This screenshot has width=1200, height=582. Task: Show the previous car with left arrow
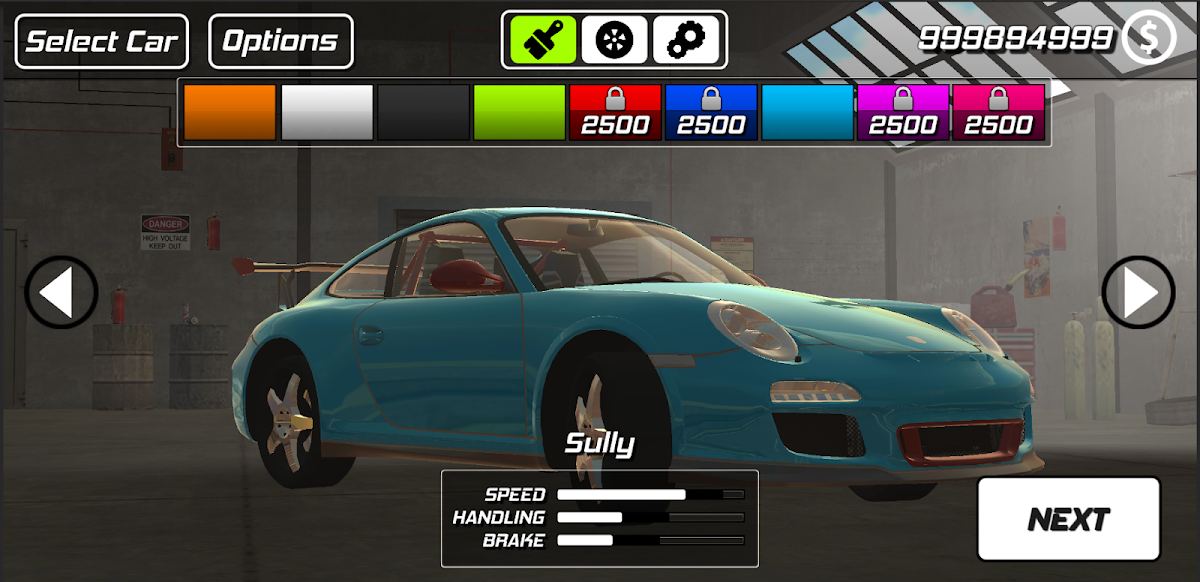[61, 293]
